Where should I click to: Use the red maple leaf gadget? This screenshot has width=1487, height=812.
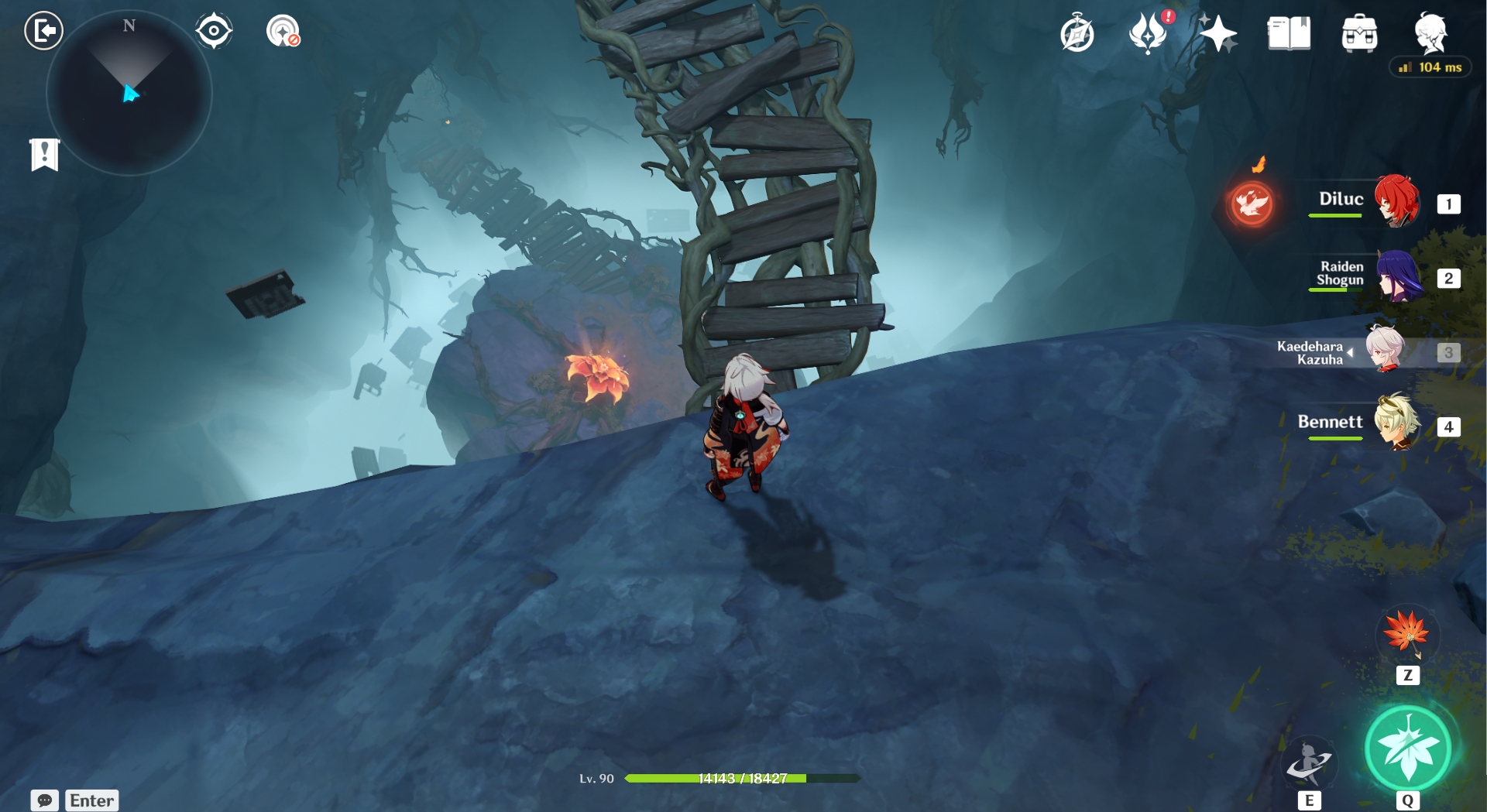[1407, 632]
